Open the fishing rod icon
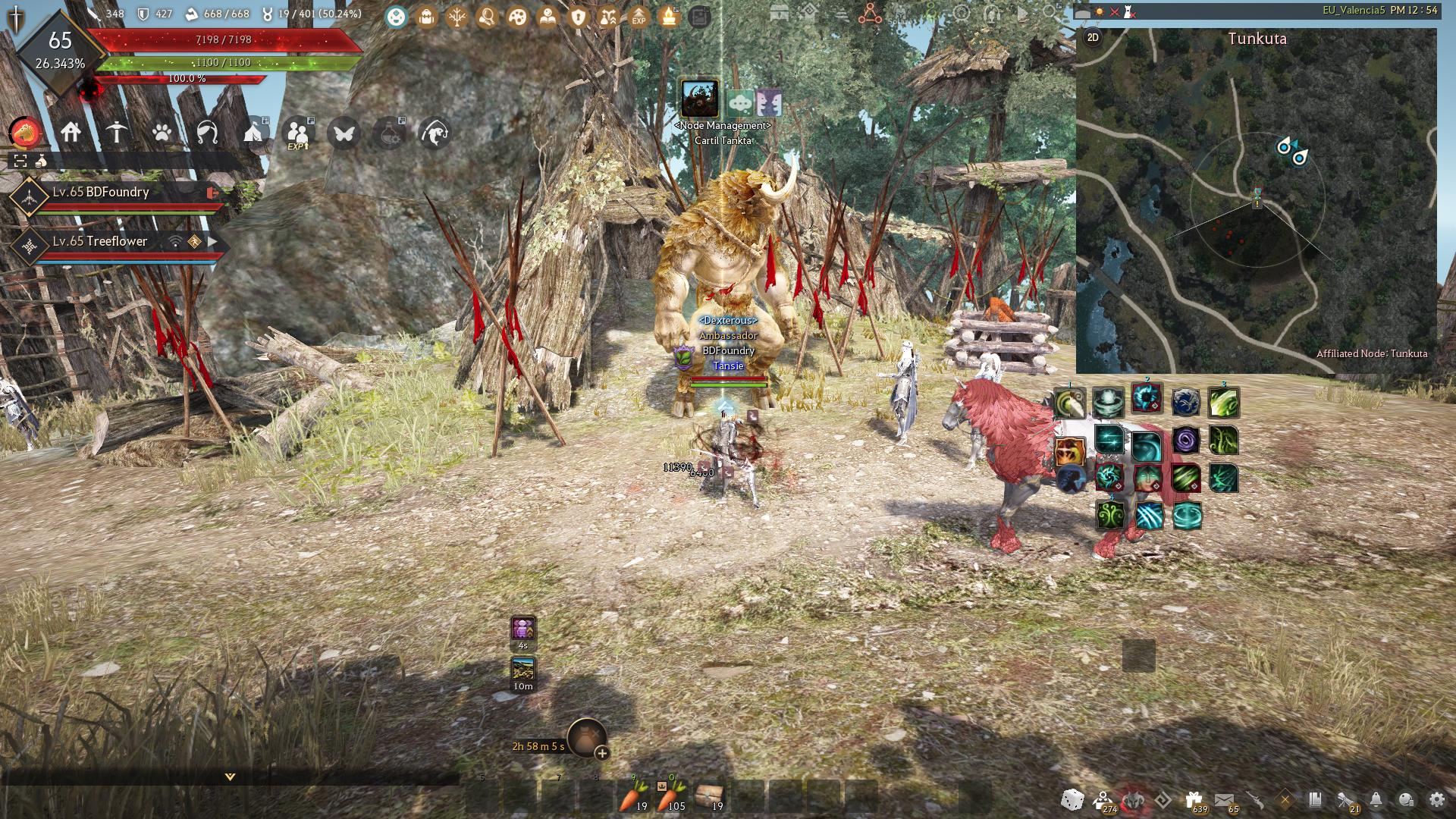The image size is (1456, 819). [435, 133]
